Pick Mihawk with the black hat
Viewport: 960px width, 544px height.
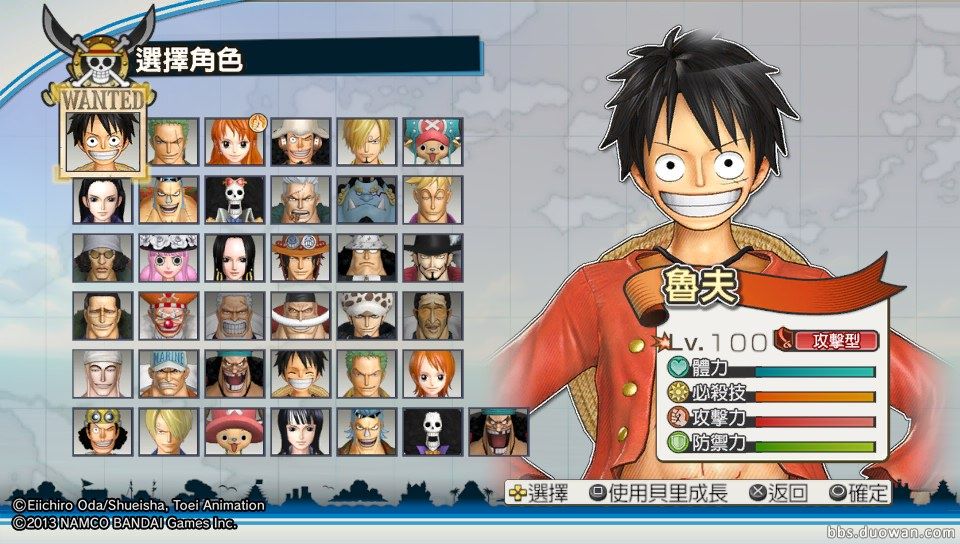[x=433, y=257]
